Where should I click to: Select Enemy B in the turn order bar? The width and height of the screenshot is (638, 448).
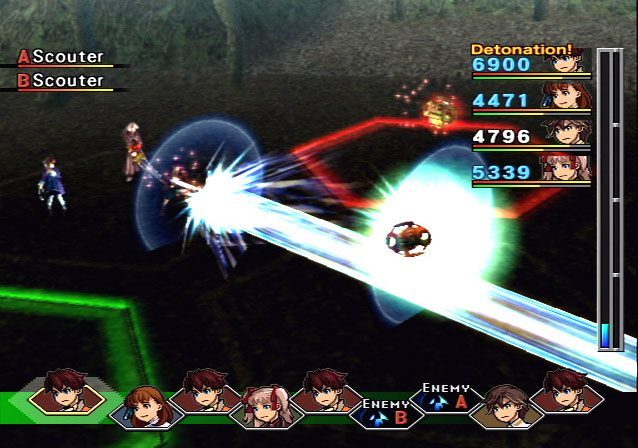click(385, 412)
